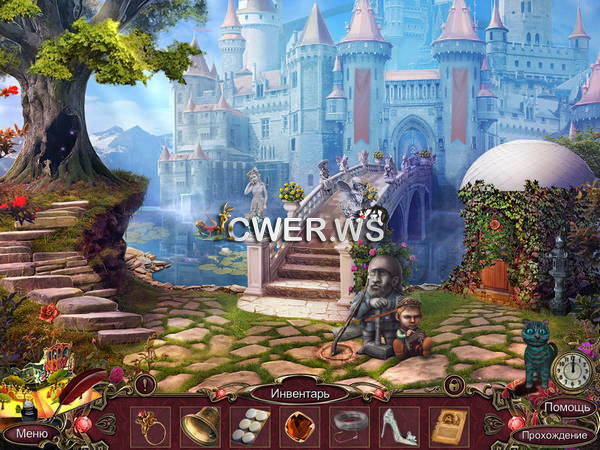Click the Помощь hint button
Viewport: 600px width, 450px height.
tap(568, 407)
